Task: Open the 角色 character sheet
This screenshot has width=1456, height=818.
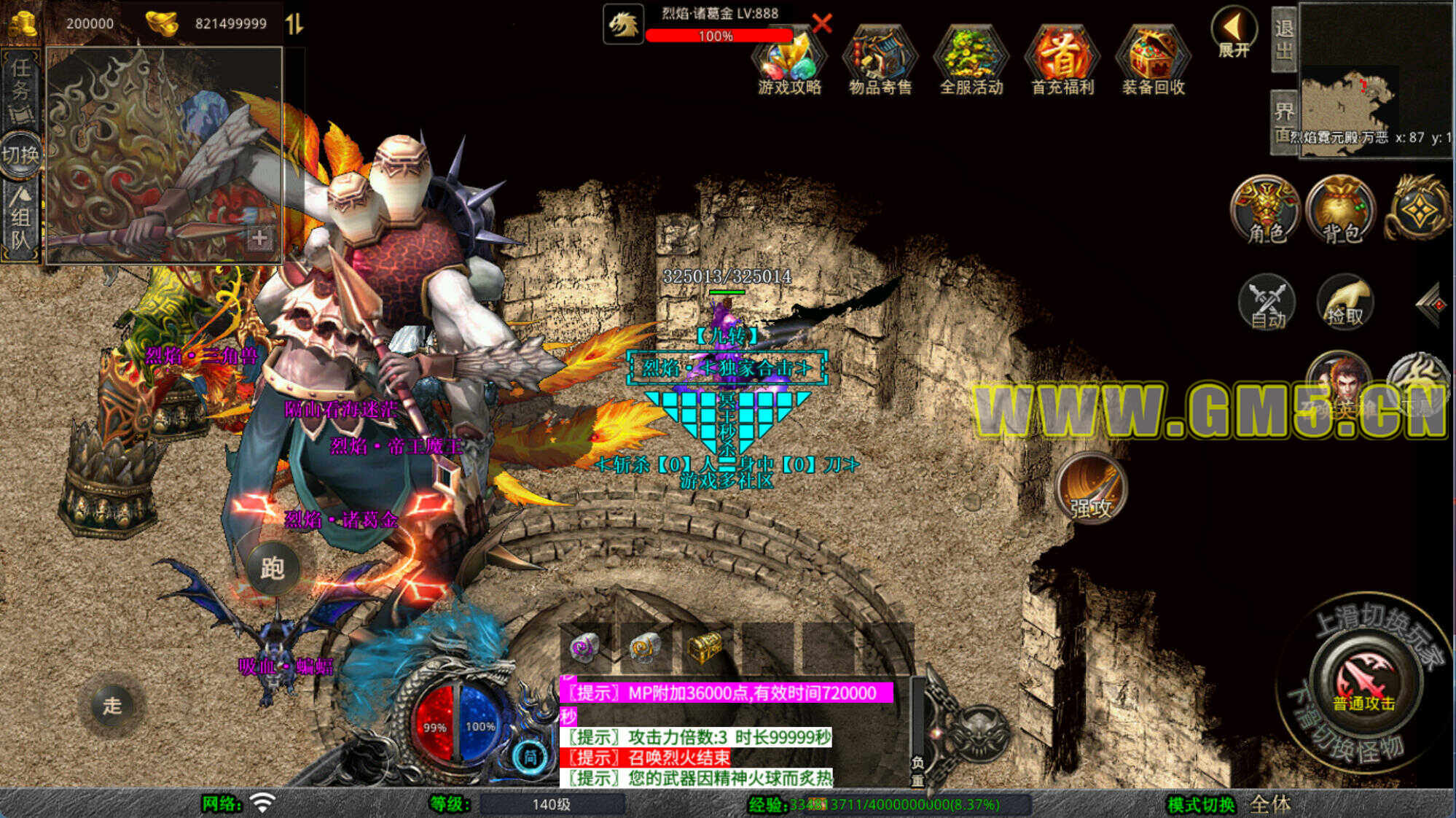Action: point(1266,210)
